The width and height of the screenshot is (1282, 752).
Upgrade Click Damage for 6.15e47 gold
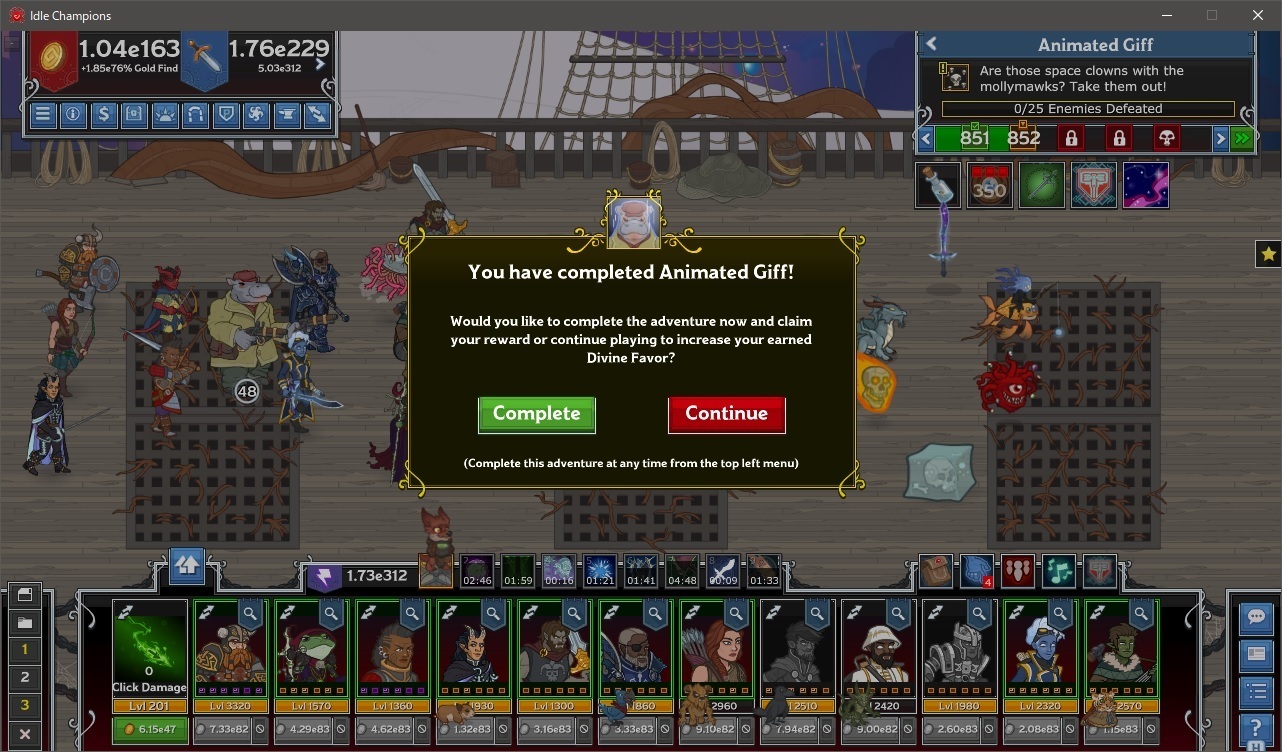point(150,730)
